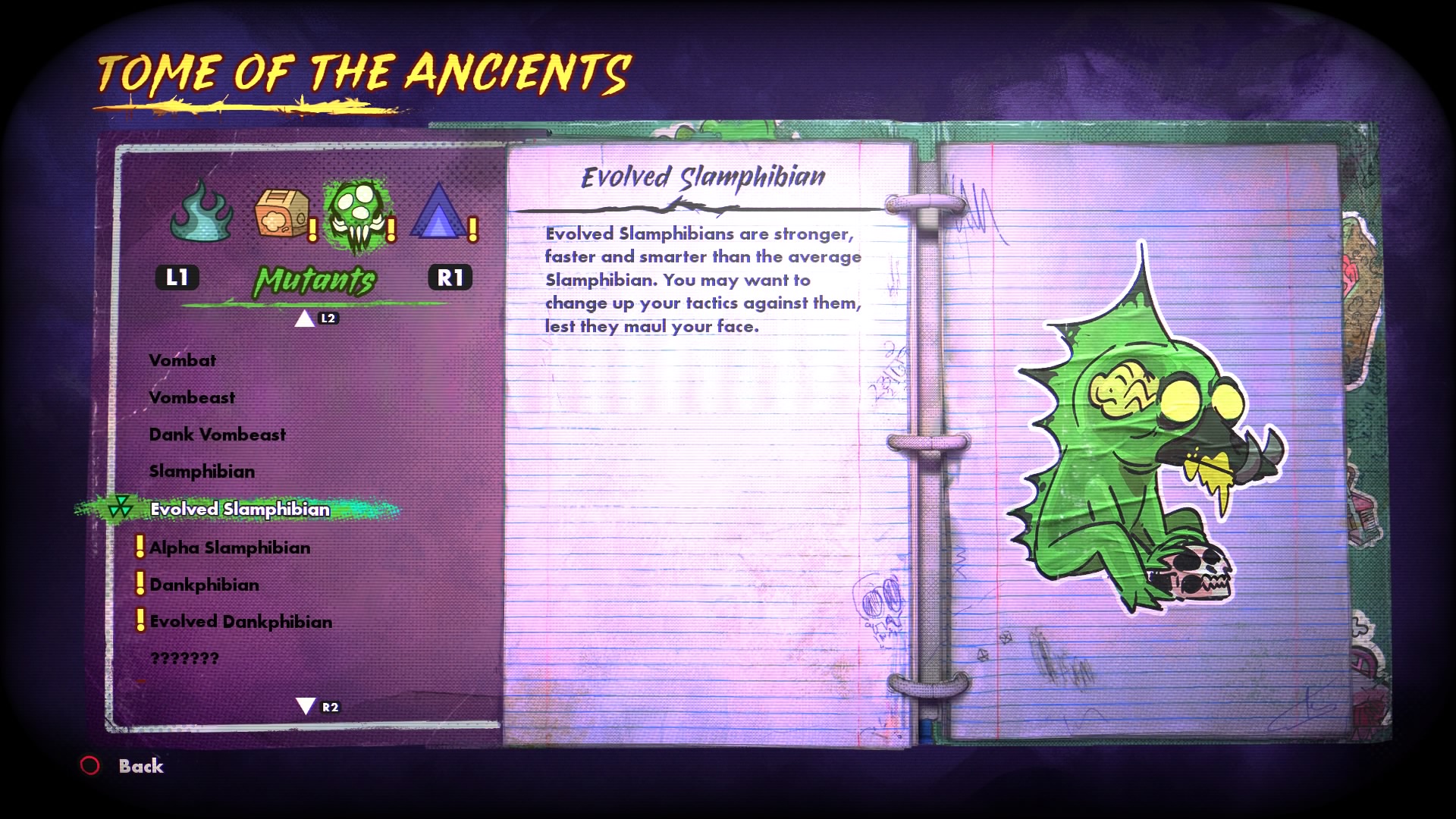The width and height of the screenshot is (1456, 819).
Task: Open the cardboard box category tab
Action: coord(281,214)
